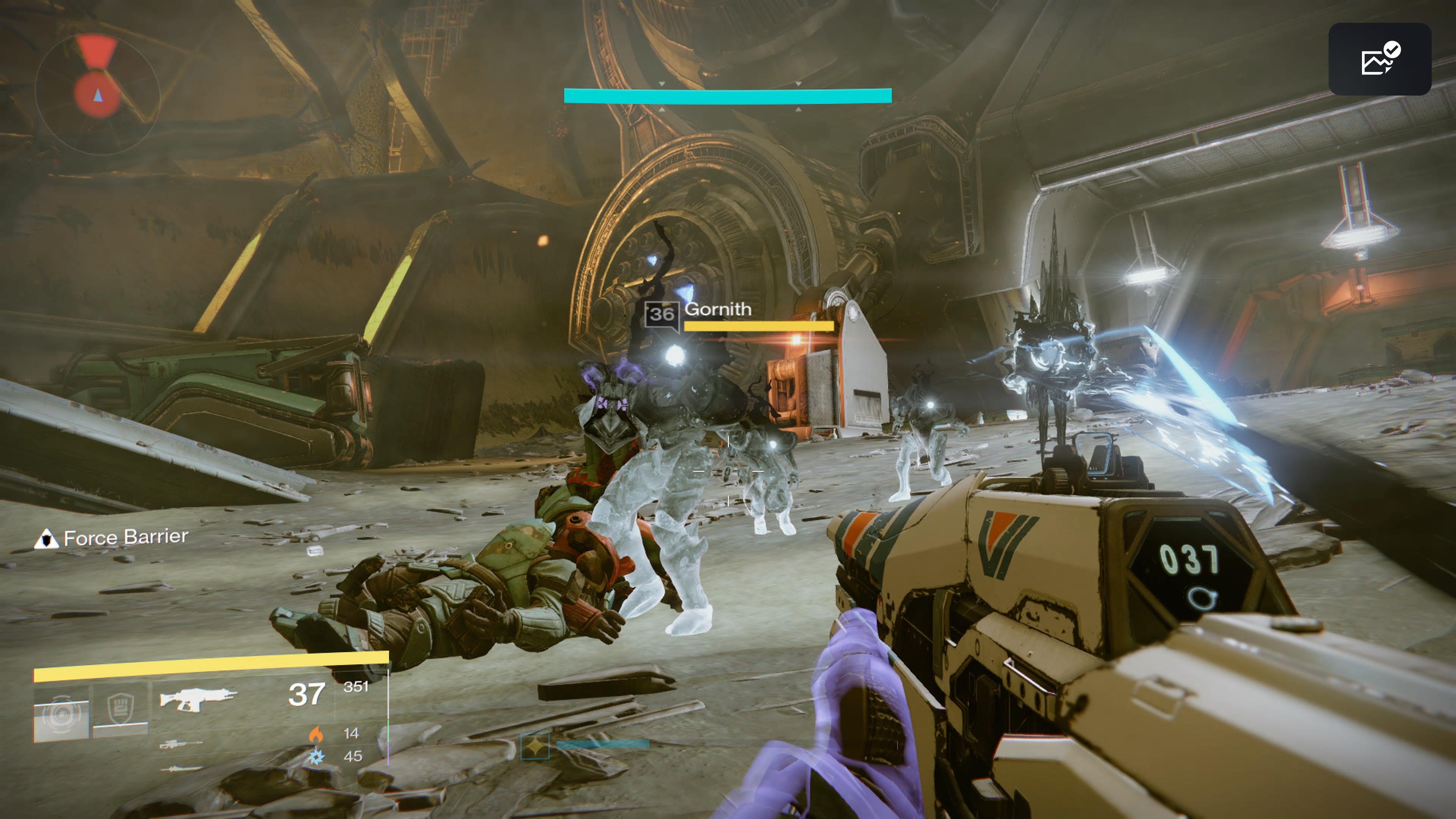Choose the heavy weapon icon
1456x819 pixels.
pyautogui.click(x=181, y=769)
